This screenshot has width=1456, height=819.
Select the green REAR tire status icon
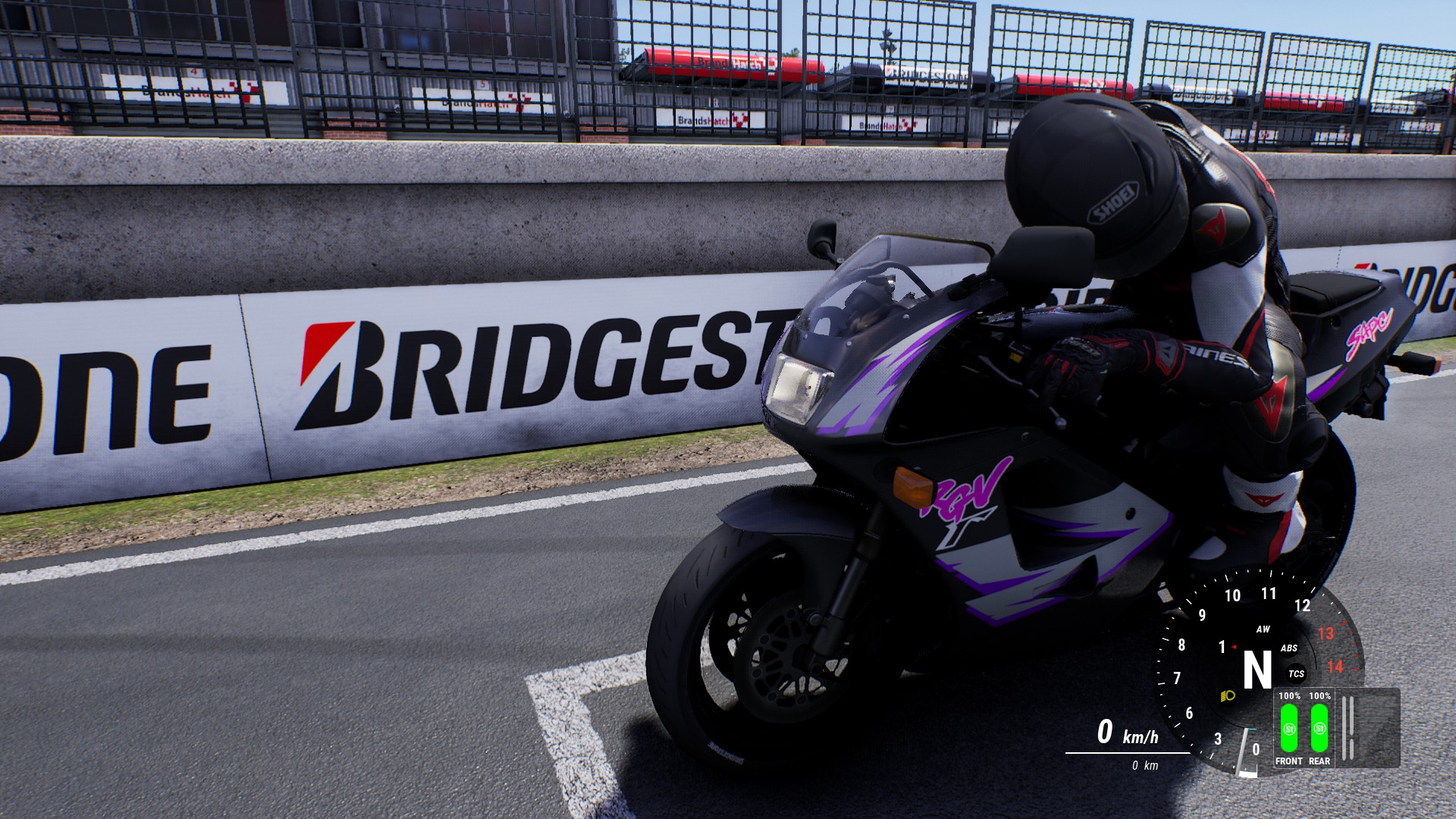(x=1319, y=728)
